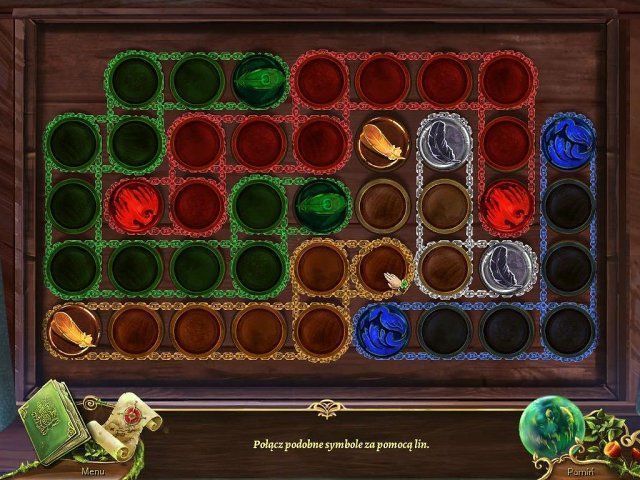The height and width of the screenshot is (480, 640).
Task: Select the yellow feather token beside the silver feather
Action: [384, 143]
